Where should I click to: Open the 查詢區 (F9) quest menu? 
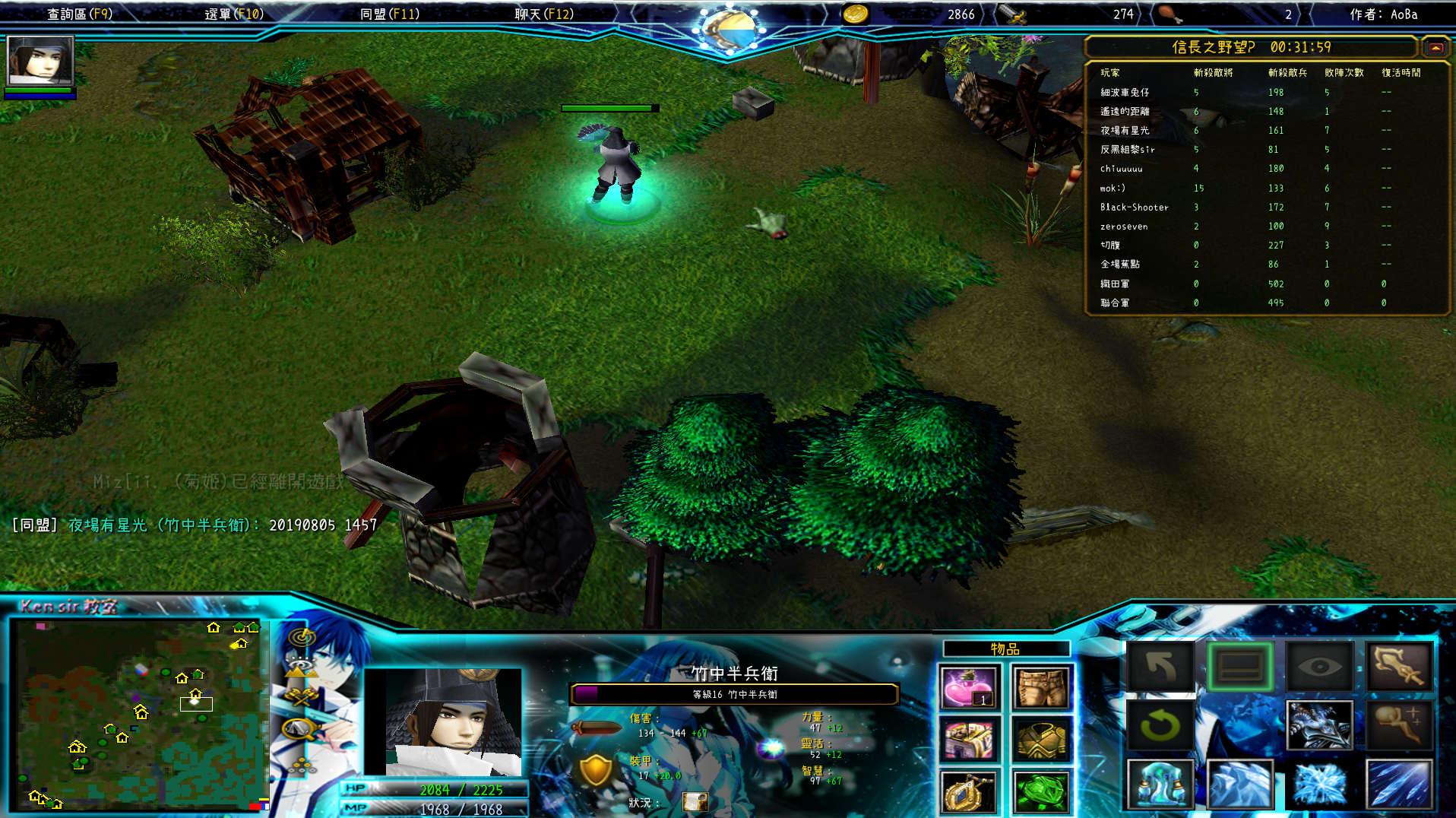[x=80, y=14]
